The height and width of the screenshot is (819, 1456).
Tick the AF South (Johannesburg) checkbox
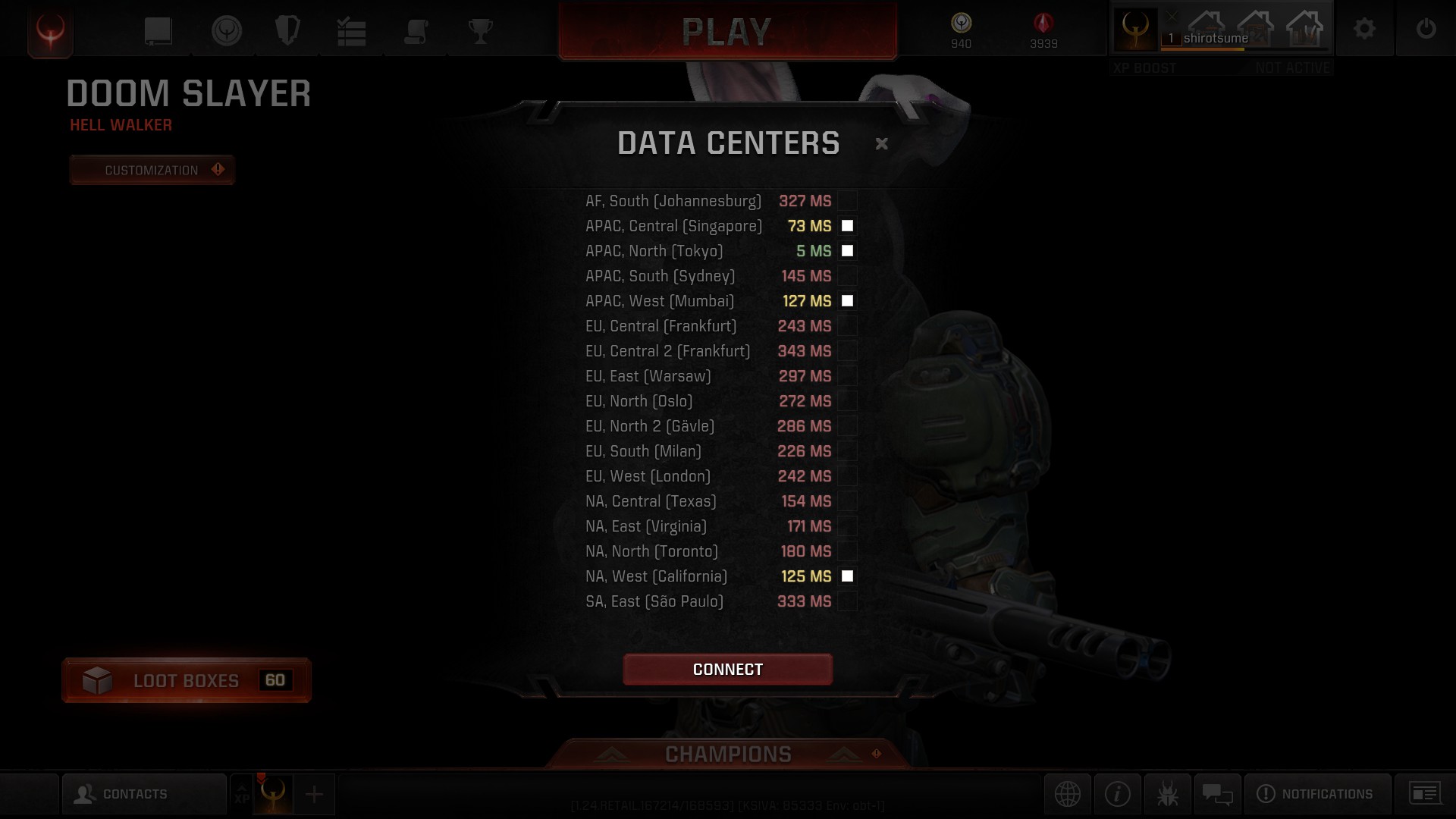click(x=847, y=201)
